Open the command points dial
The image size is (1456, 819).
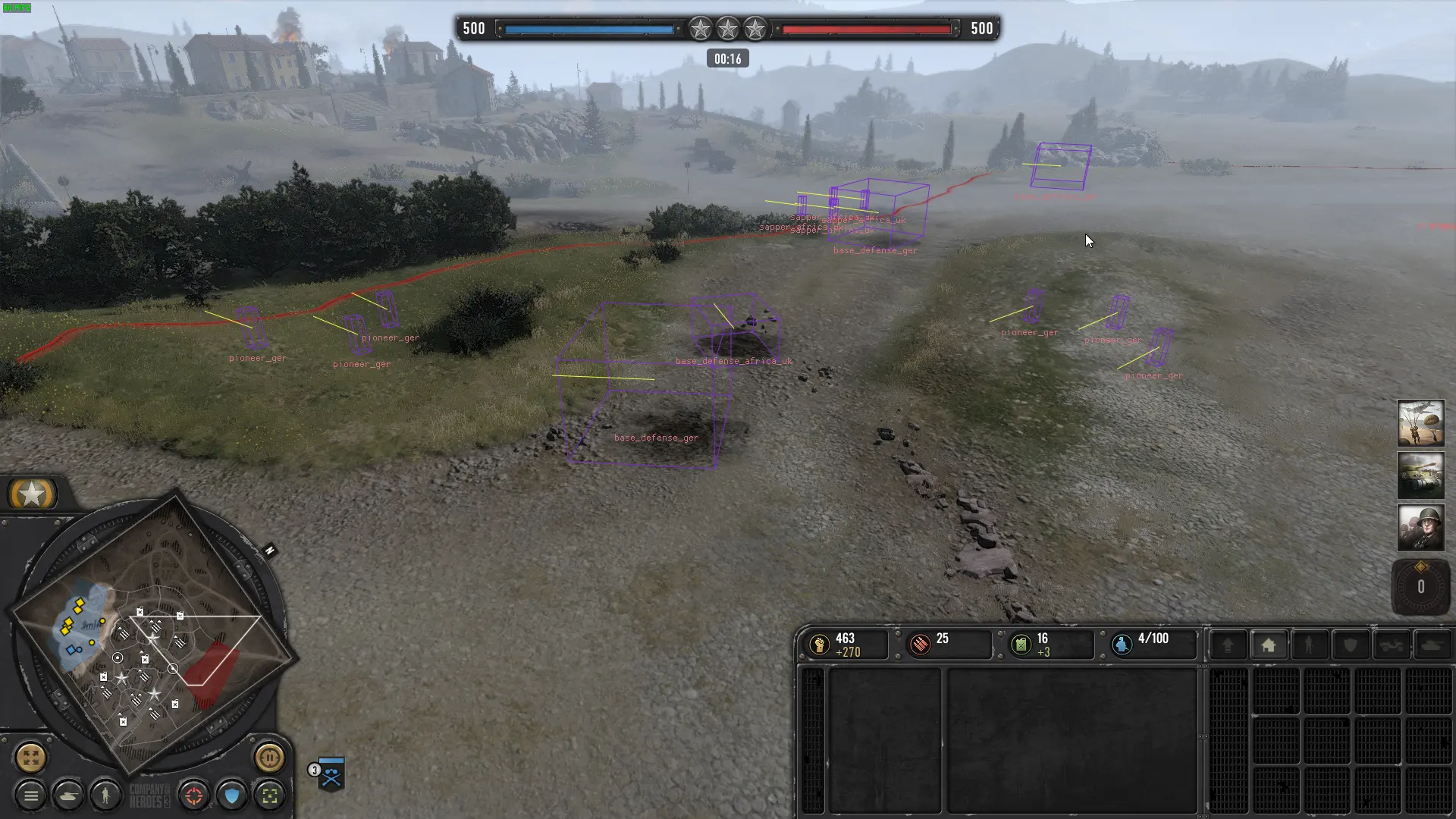pyautogui.click(x=1420, y=586)
